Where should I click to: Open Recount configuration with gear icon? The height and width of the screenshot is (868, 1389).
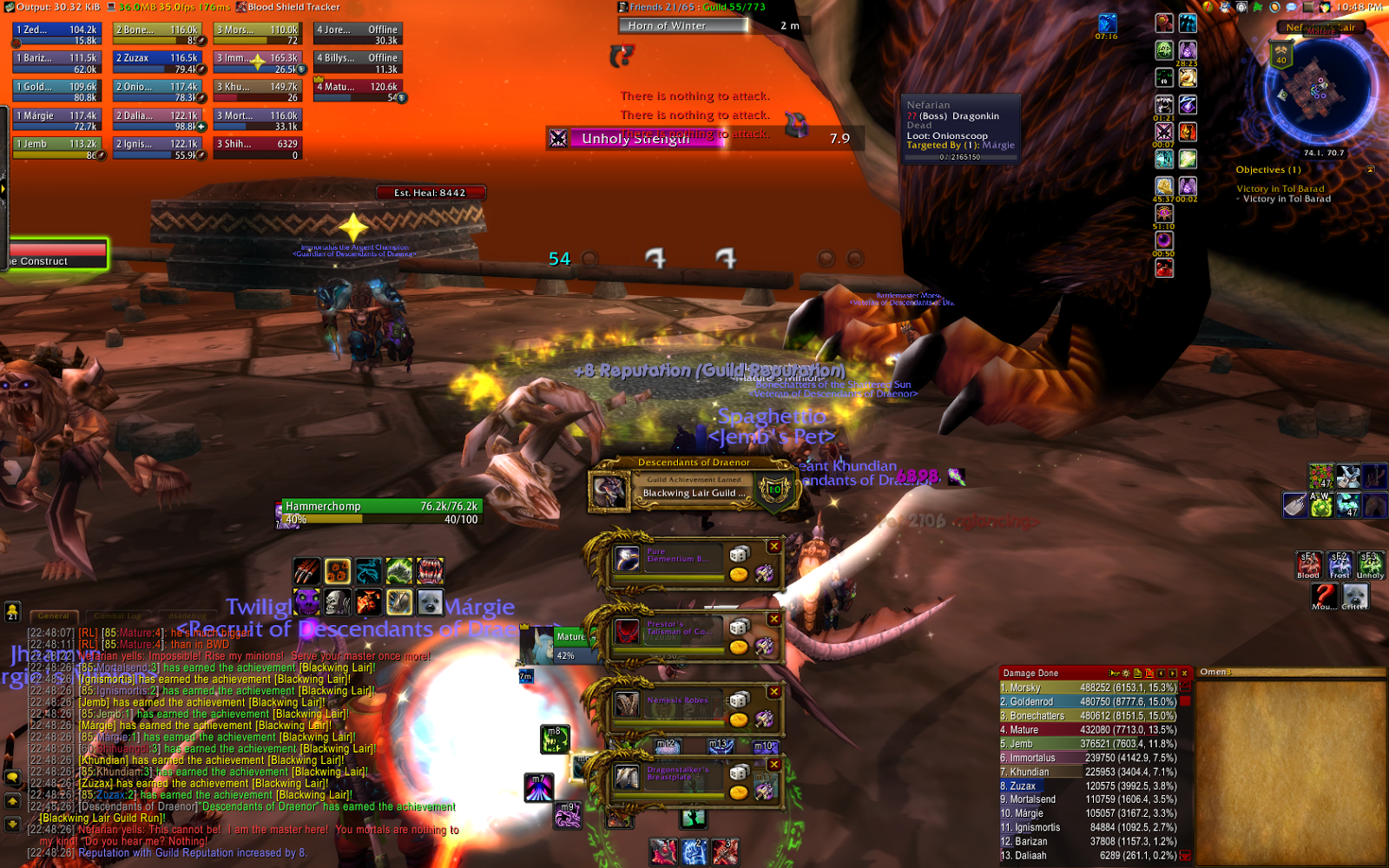pyautogui.click(x=1126, y=674)
